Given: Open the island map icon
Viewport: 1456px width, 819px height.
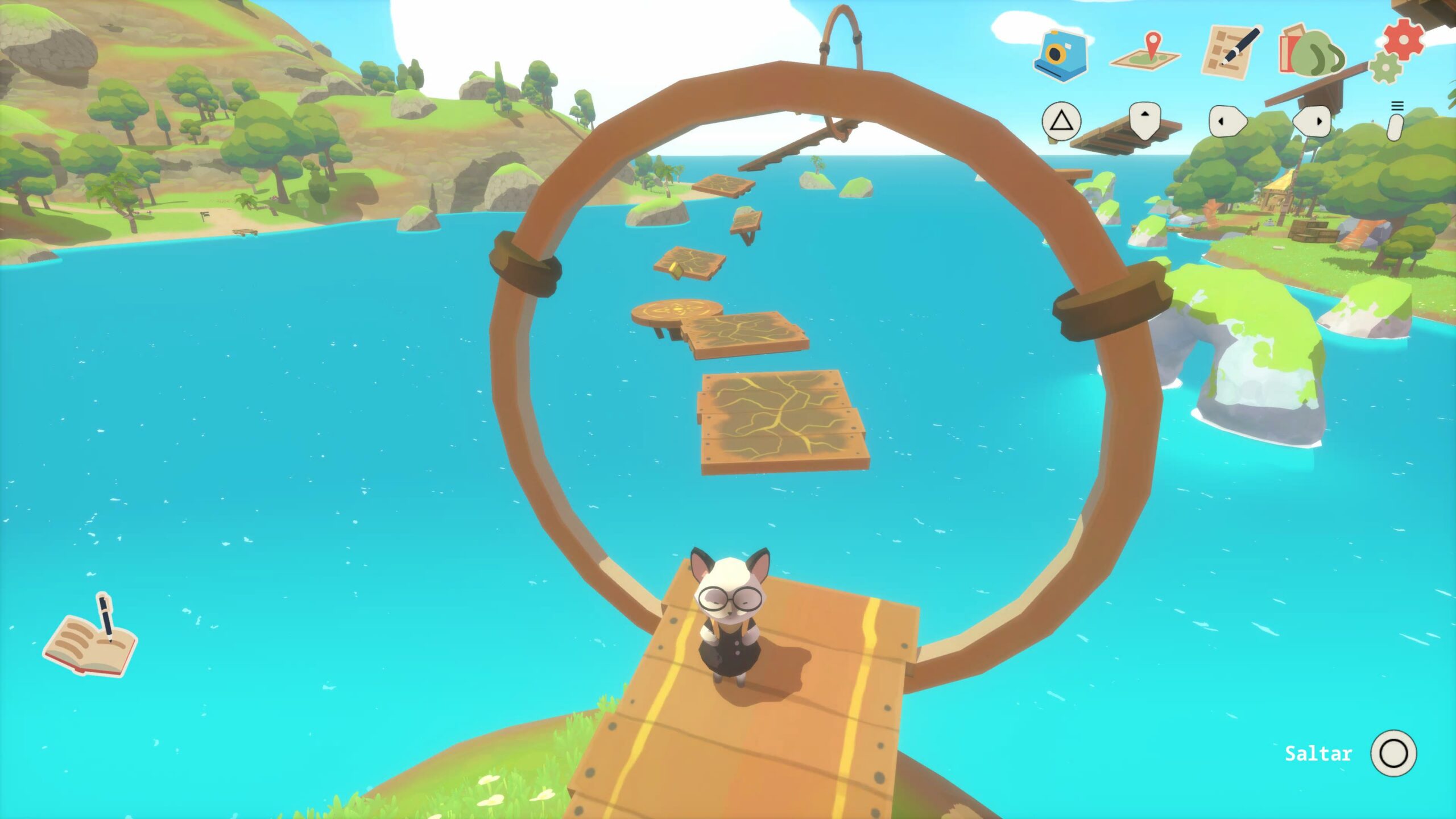Looking at the screenshot, I should pos(1145,52).
